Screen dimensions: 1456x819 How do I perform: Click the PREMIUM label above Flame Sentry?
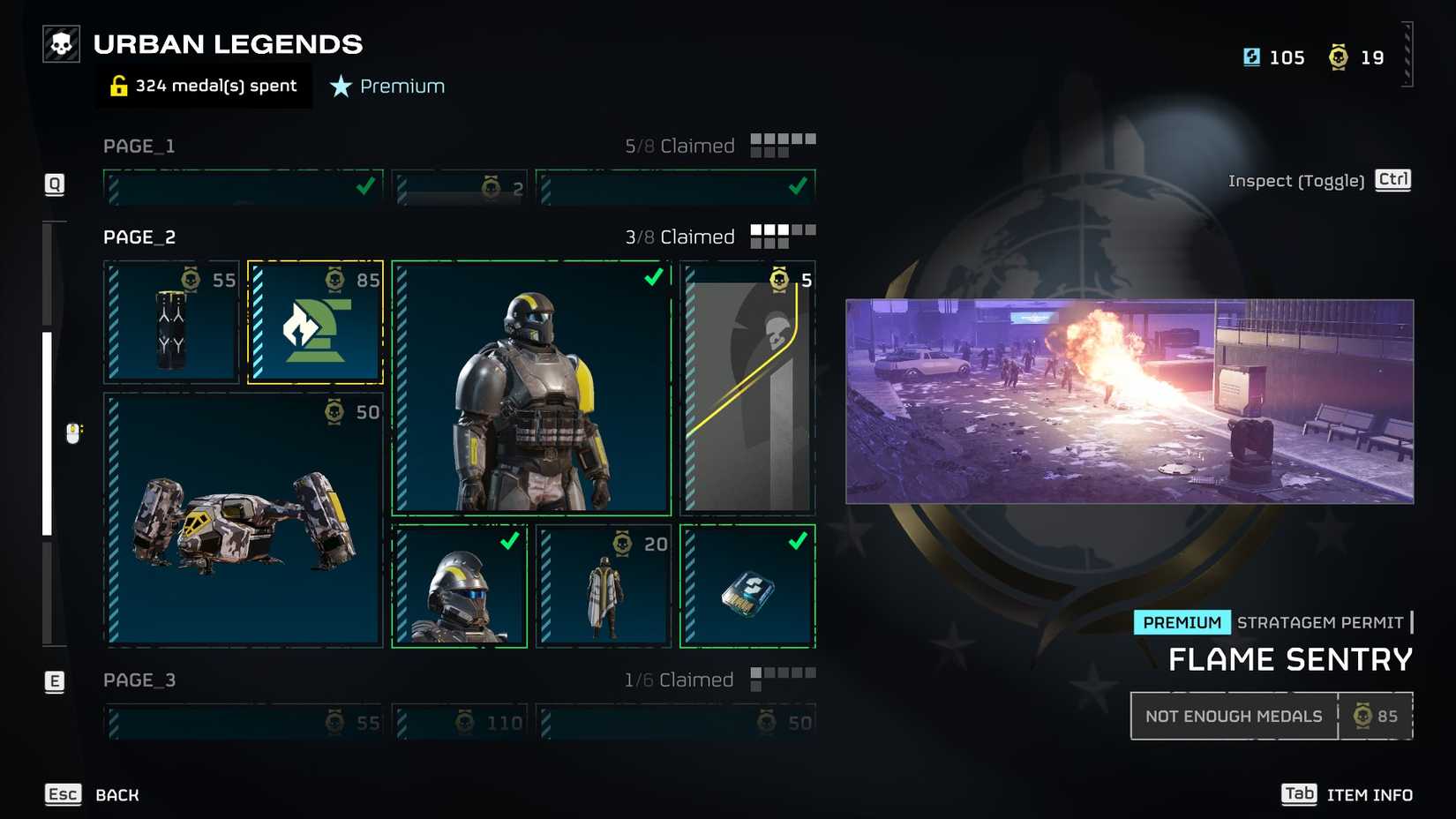(x=1182, y=621)
